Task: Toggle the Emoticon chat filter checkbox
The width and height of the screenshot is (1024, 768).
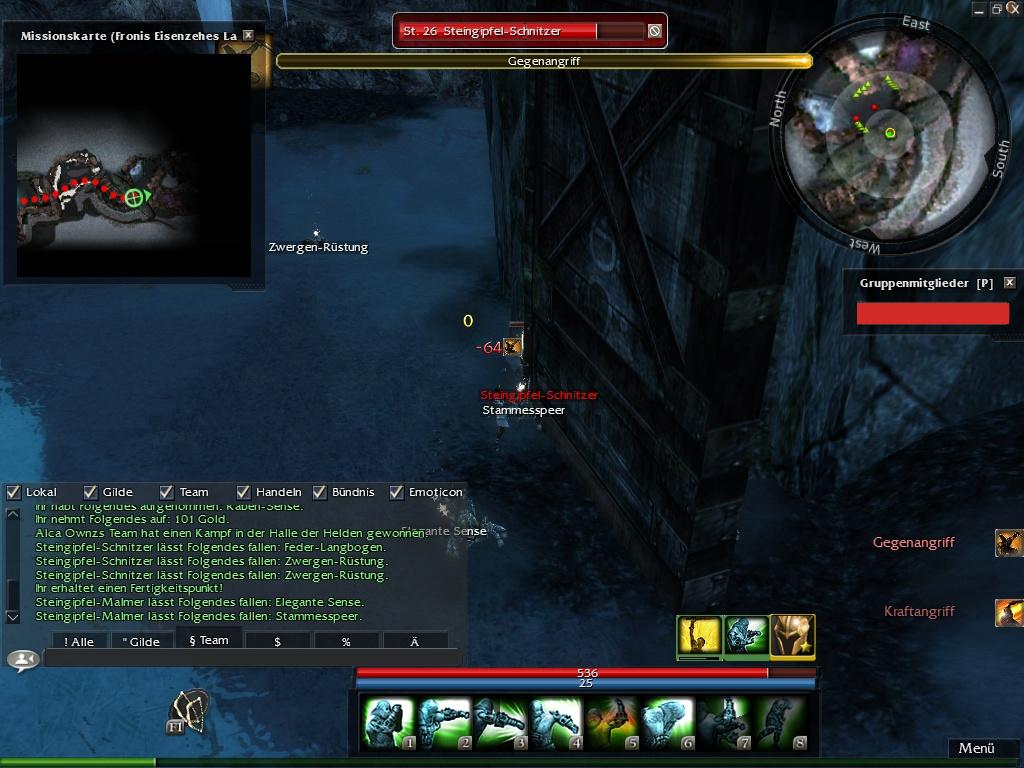Action: 397,492
